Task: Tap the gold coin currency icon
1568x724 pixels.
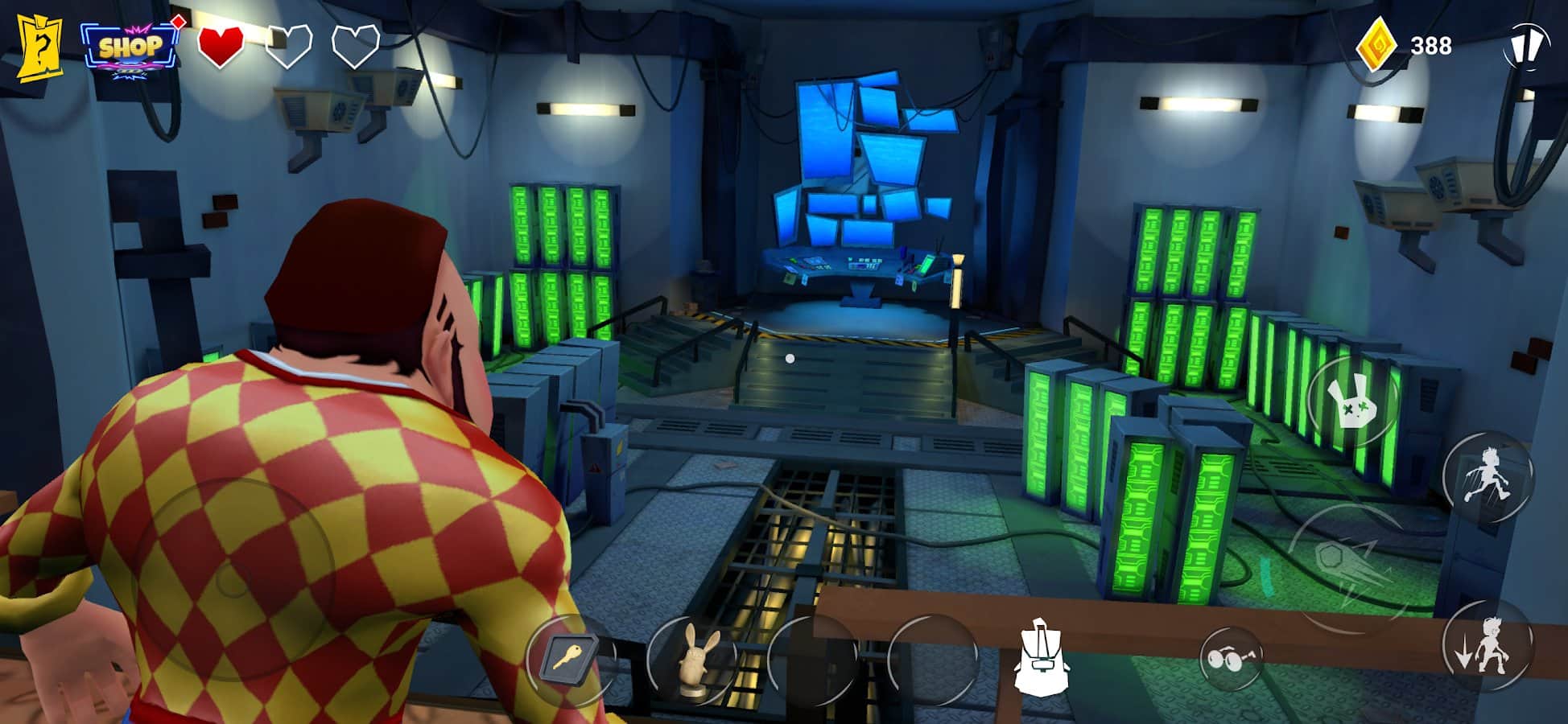Action: 1376,45
